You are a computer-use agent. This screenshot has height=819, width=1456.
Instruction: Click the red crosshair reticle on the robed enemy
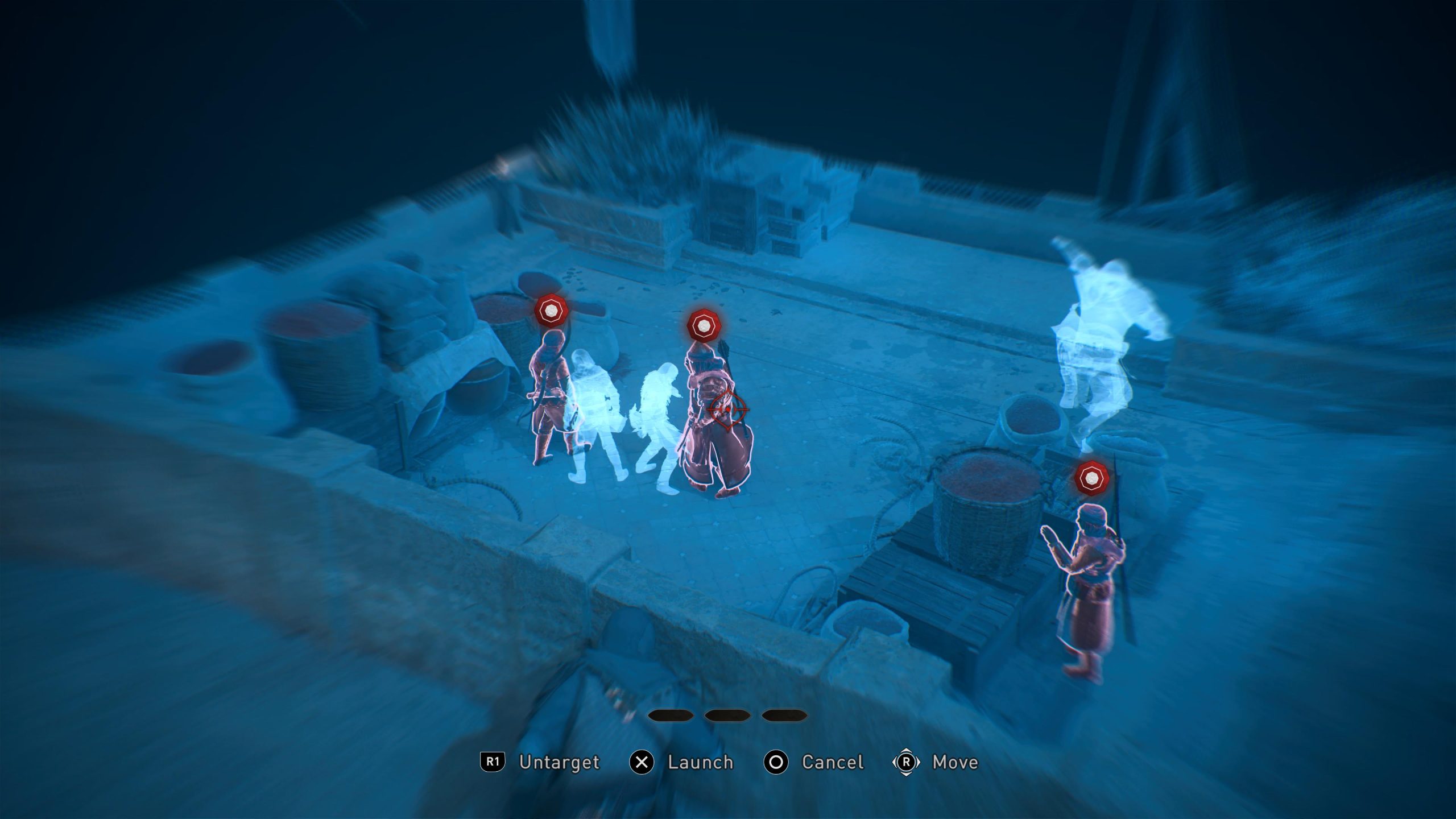[x=727, y=409]
